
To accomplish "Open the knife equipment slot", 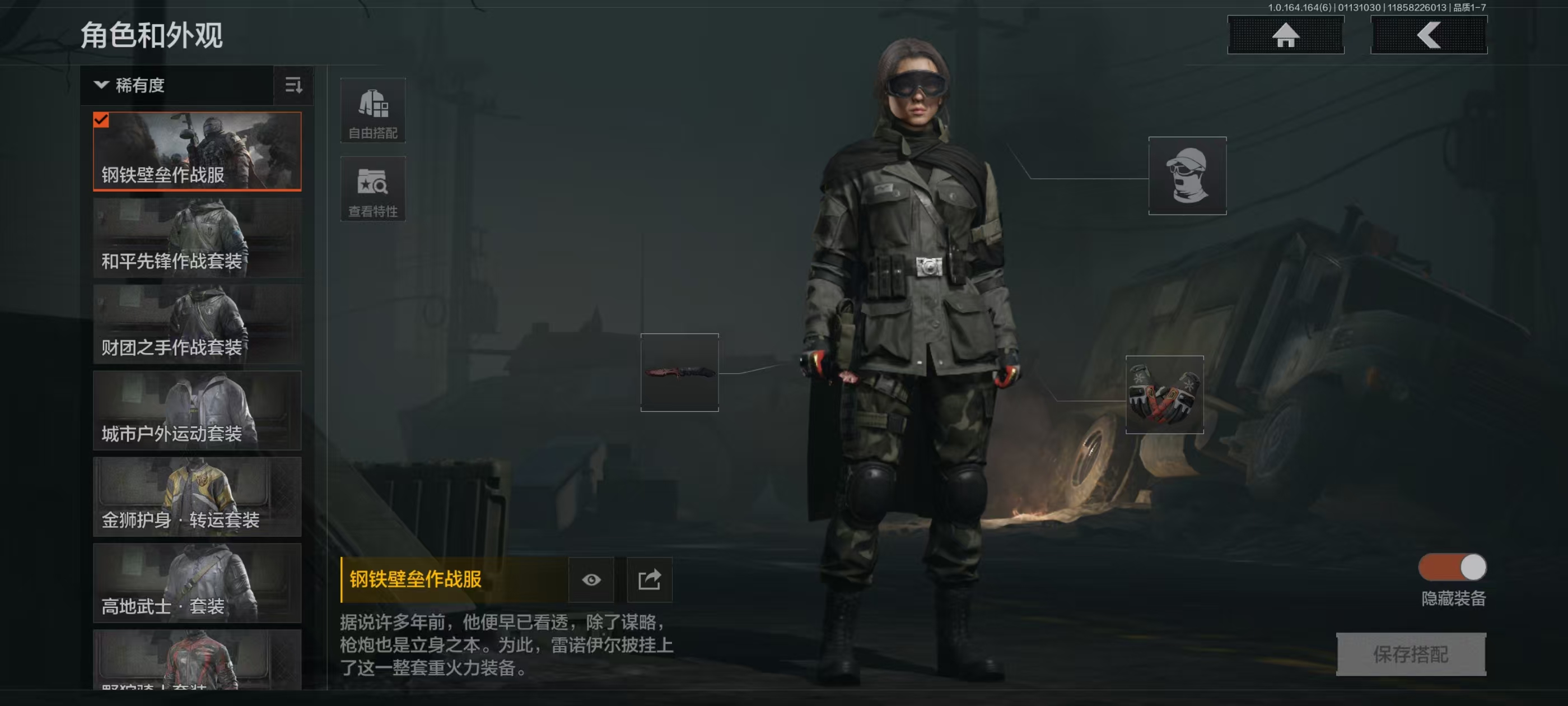I will click(x=679, y=372).
